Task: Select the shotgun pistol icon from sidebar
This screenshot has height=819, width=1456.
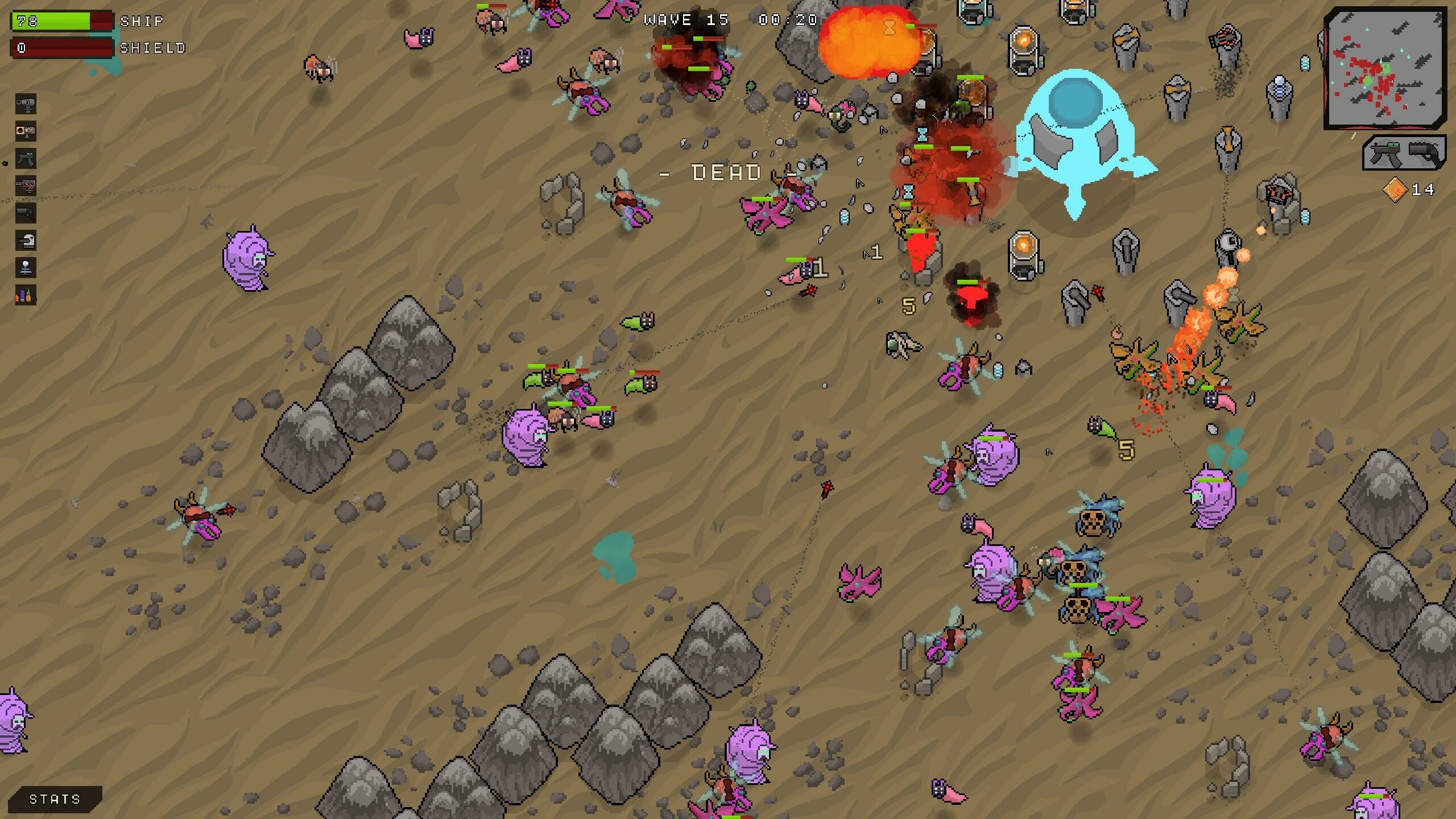Action: tap(25, 213)
